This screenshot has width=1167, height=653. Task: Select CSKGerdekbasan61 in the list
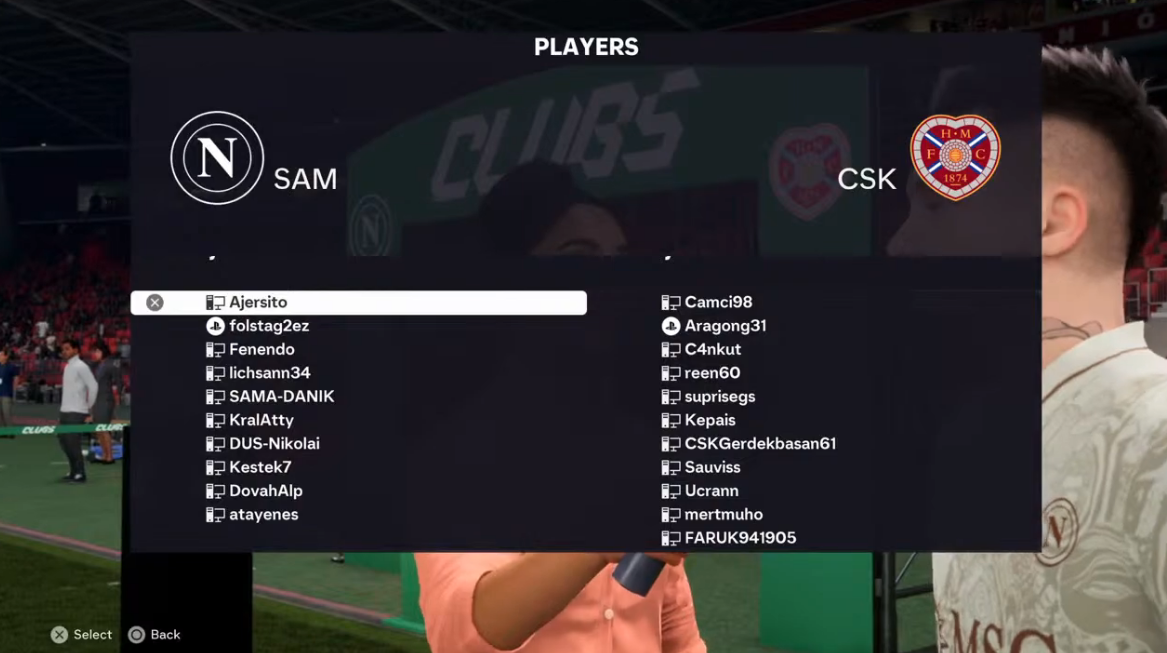[x=759, y=444]
